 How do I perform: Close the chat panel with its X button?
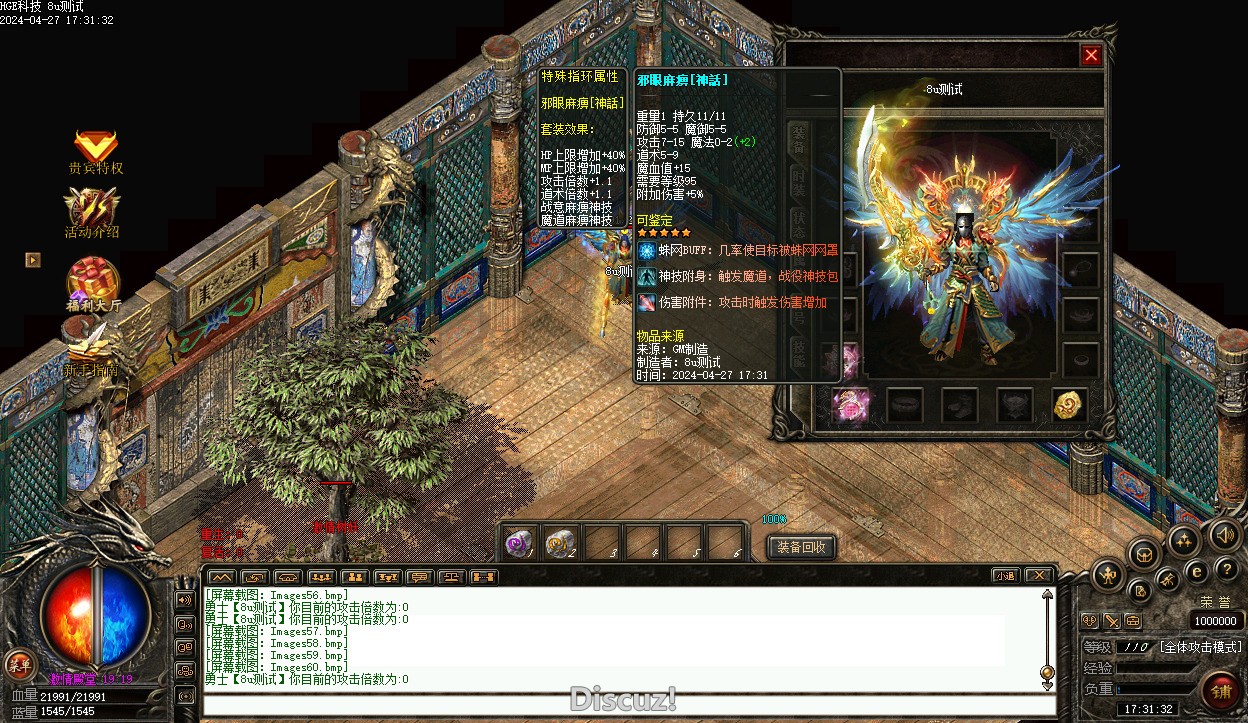point(1039,576)
